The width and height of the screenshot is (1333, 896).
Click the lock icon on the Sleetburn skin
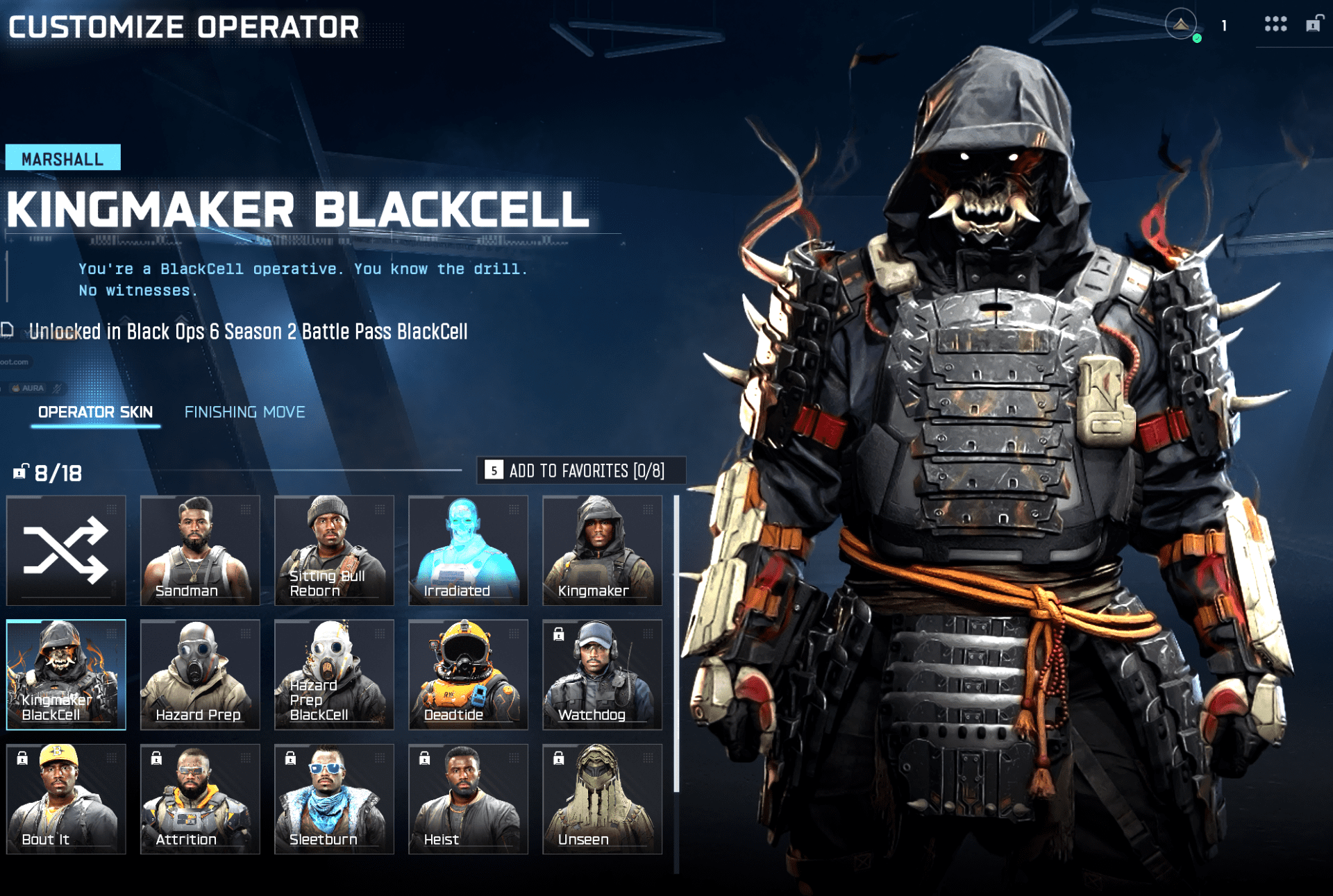(x=289, y=758)
